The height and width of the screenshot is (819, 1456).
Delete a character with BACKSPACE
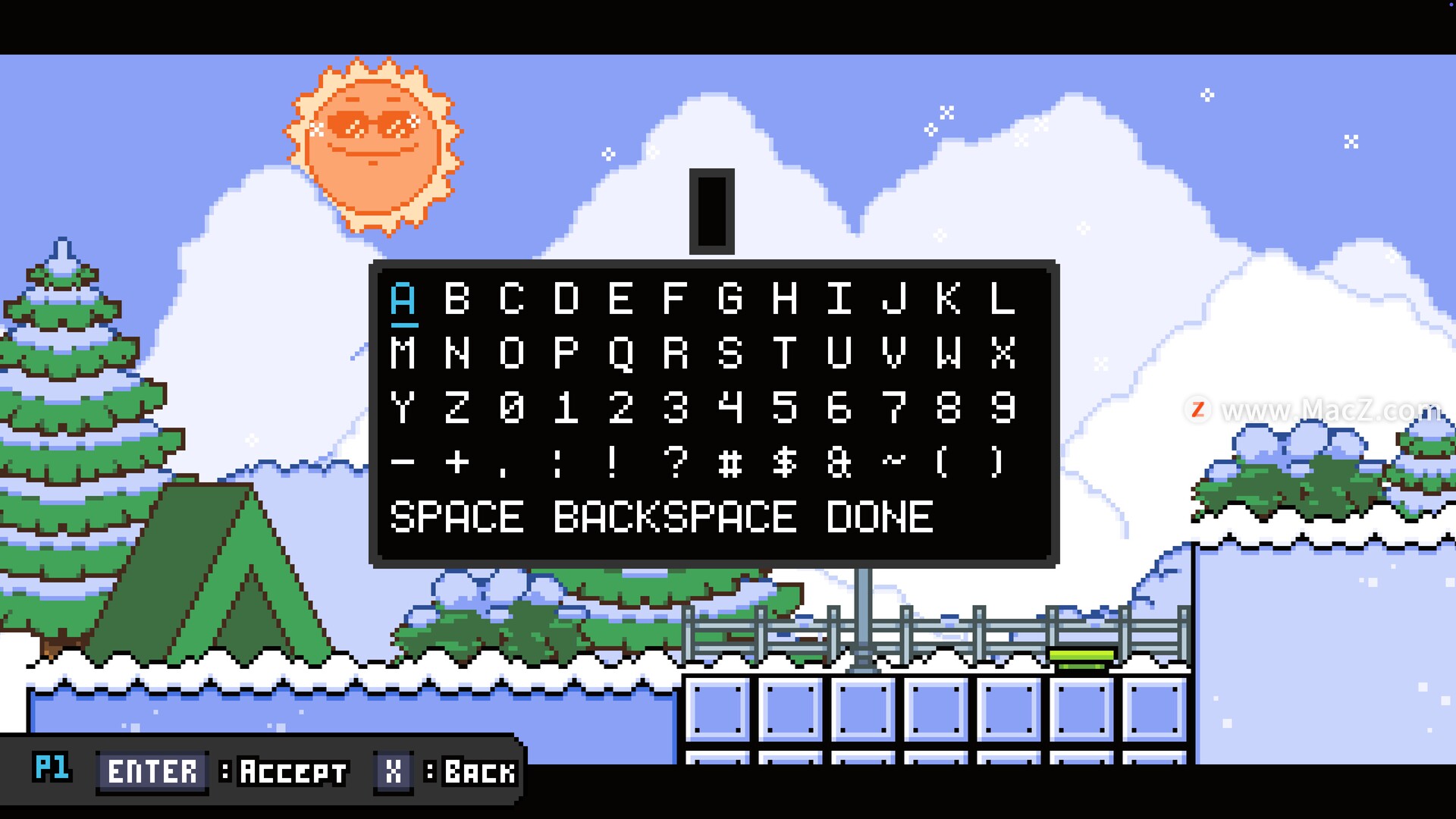click(675, 517)
